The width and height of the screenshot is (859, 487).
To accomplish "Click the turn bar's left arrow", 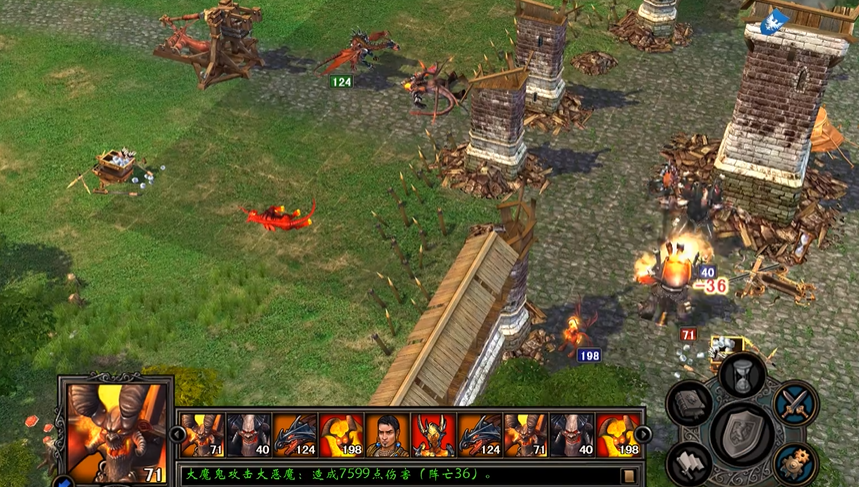I will (177, 434).
